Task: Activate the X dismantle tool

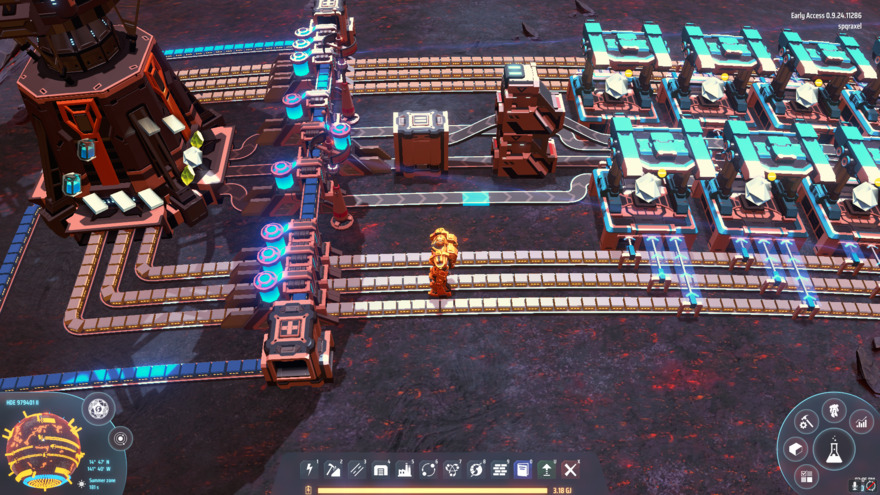Action: (x=571, y=469)
